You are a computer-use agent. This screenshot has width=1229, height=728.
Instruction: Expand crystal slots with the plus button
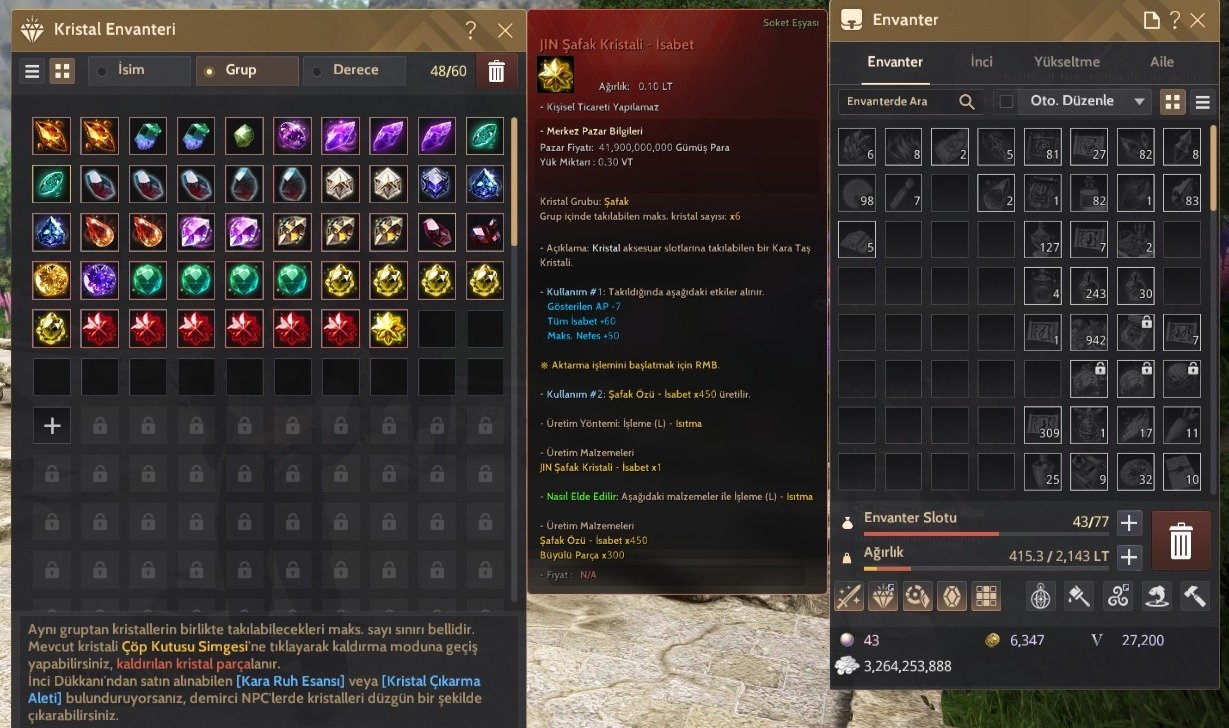coord(52,425)
